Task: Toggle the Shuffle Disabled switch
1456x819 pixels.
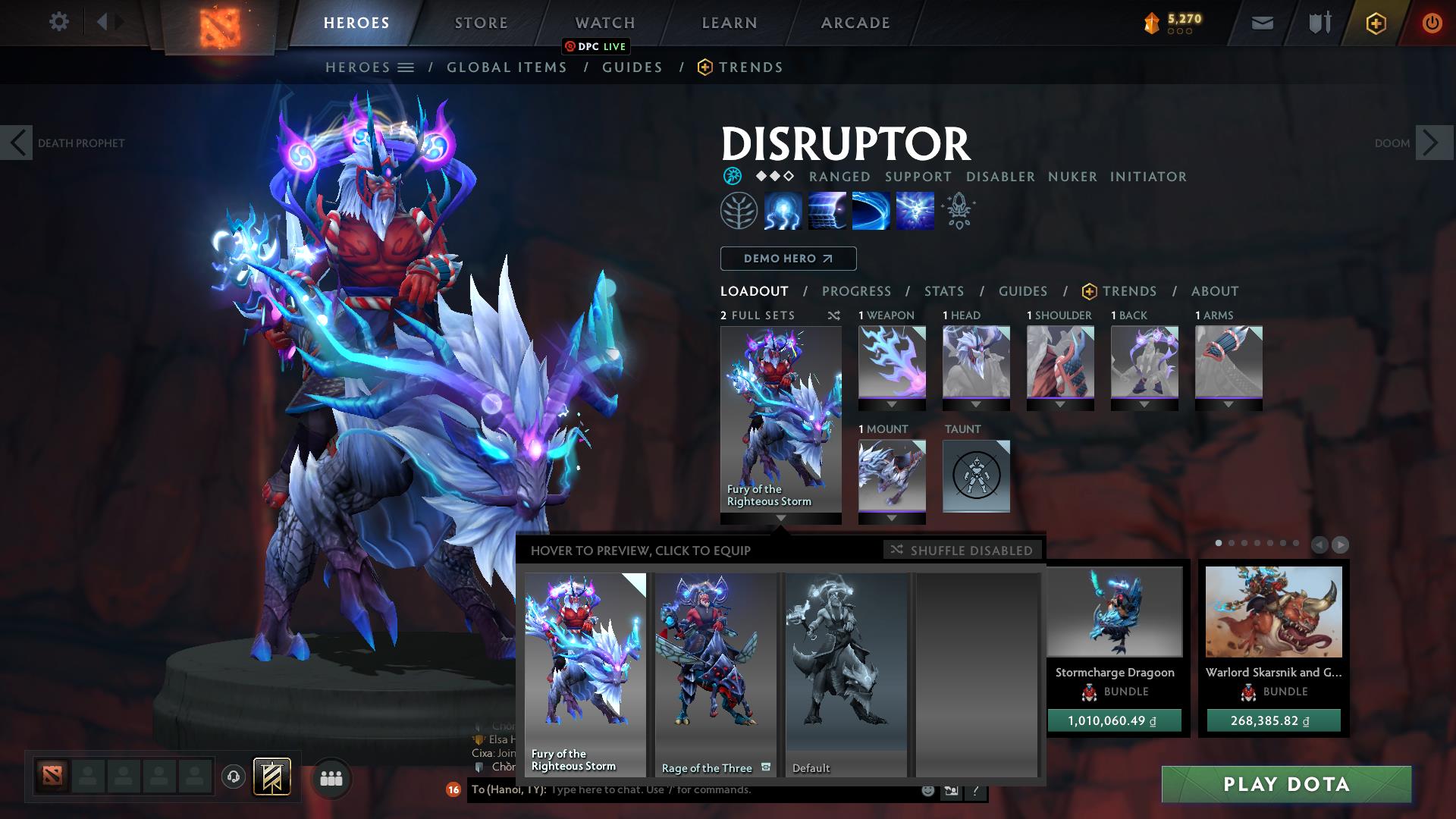Action: 962,551
